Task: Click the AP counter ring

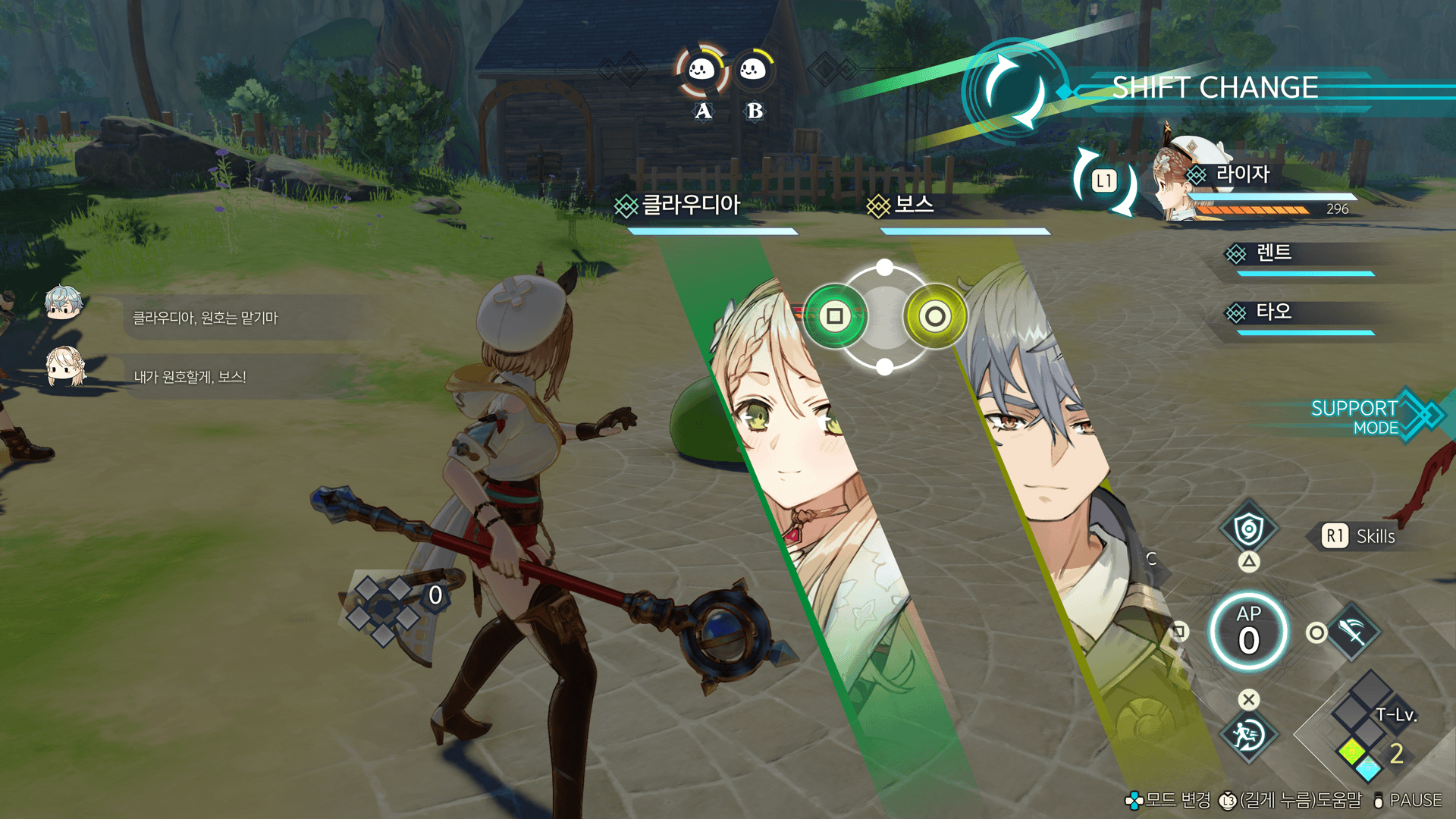Action: coord(1248,632)
